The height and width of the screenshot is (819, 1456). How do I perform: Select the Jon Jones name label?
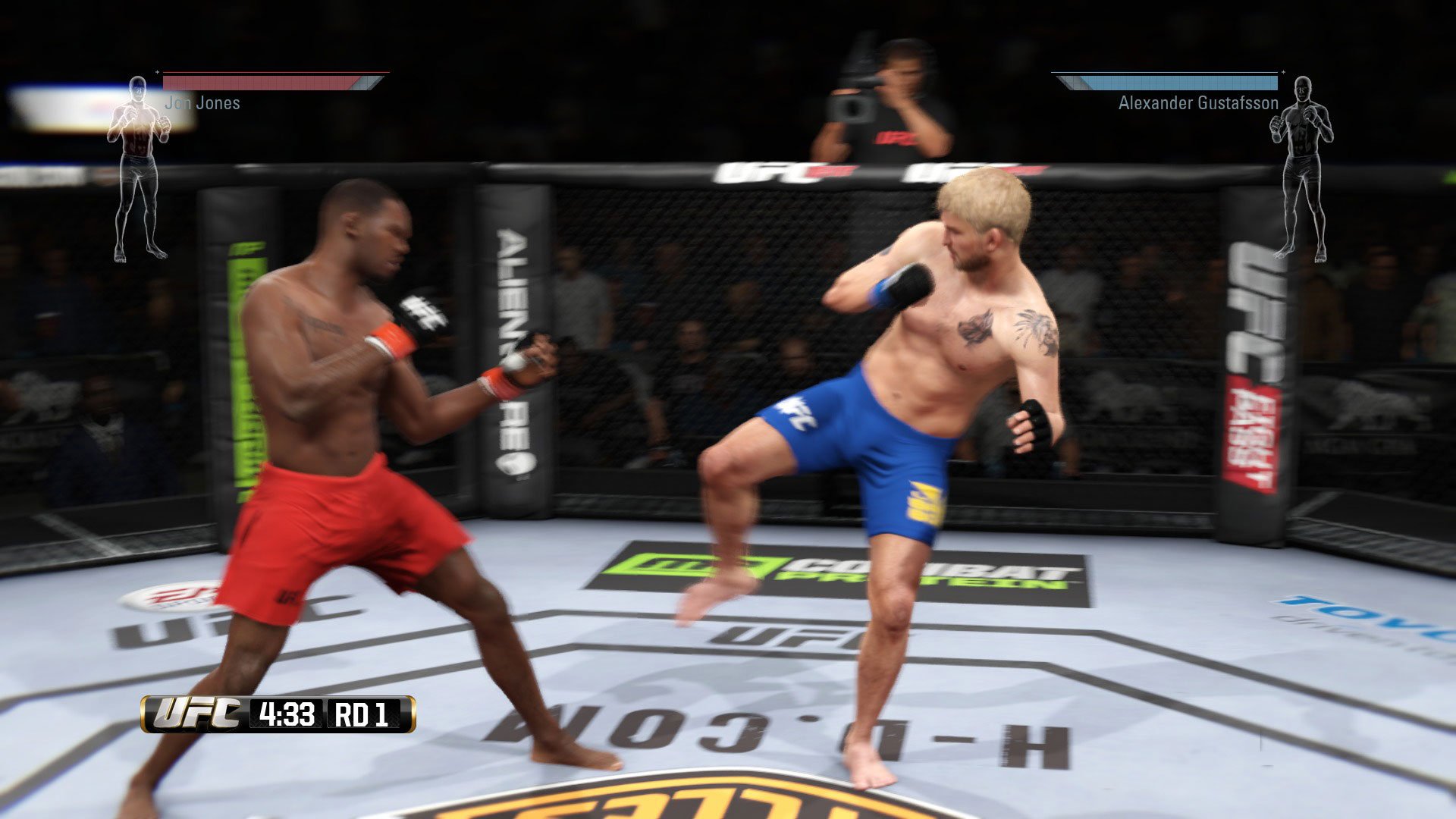(x=203, y=102)
